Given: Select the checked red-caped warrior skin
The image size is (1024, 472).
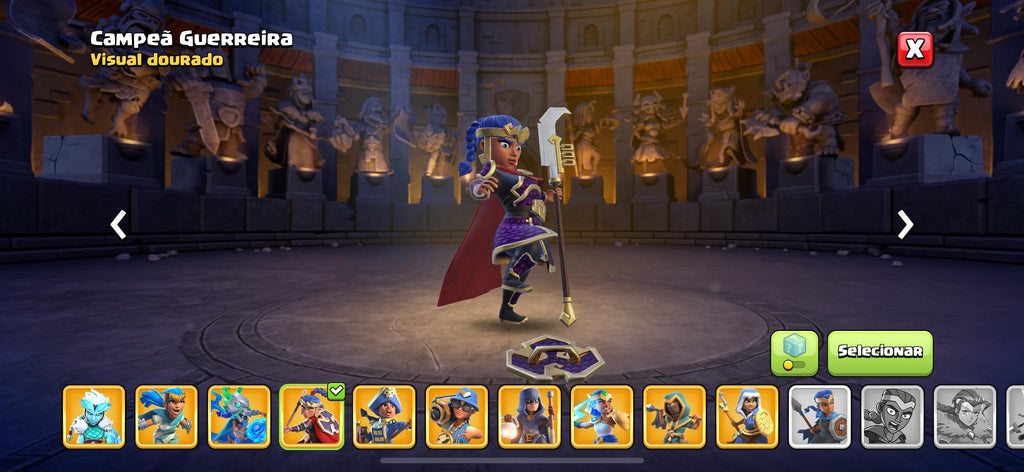Looking at the screenshot, I should click(312, 416).
